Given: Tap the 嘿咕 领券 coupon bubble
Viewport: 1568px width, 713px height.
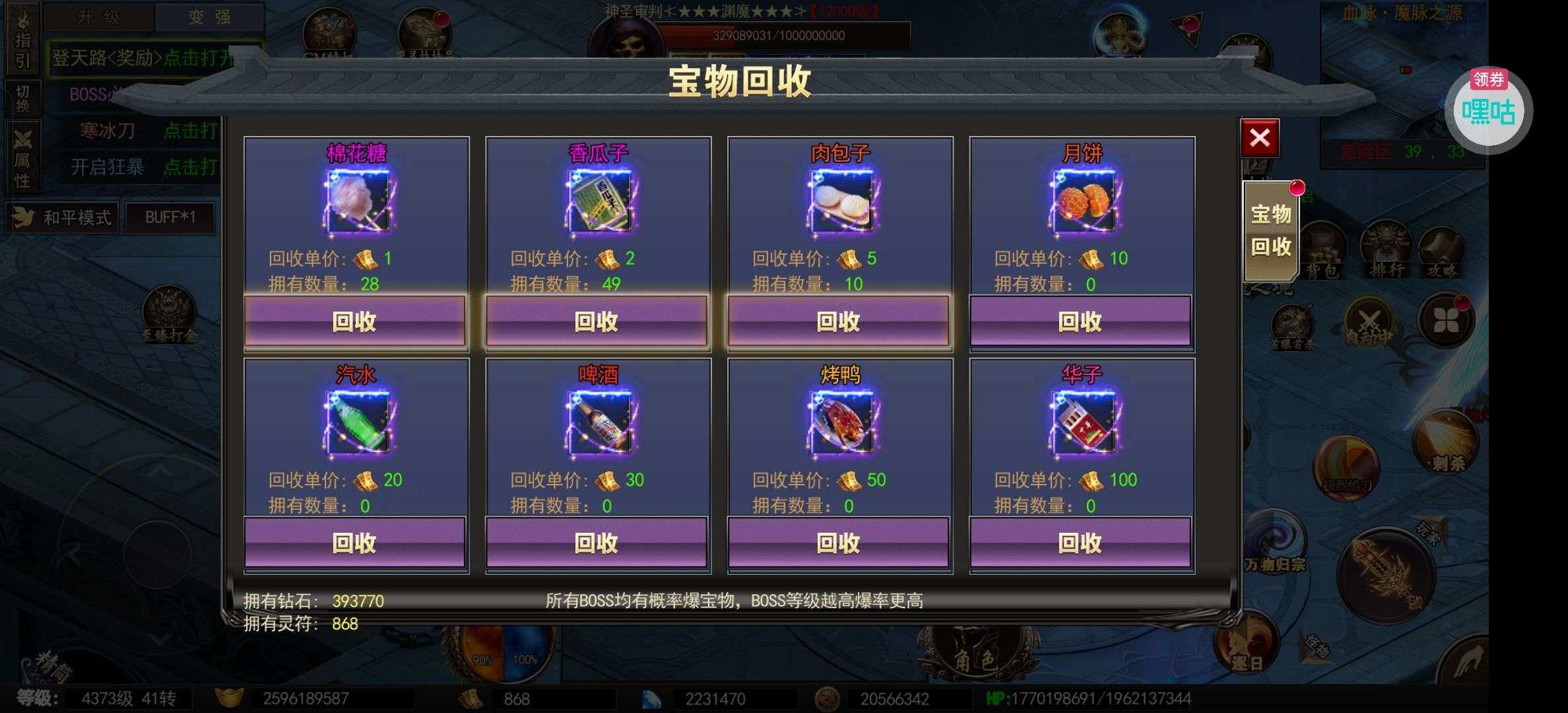Looking at the screenshot, I should click(x=1488, y=111).
